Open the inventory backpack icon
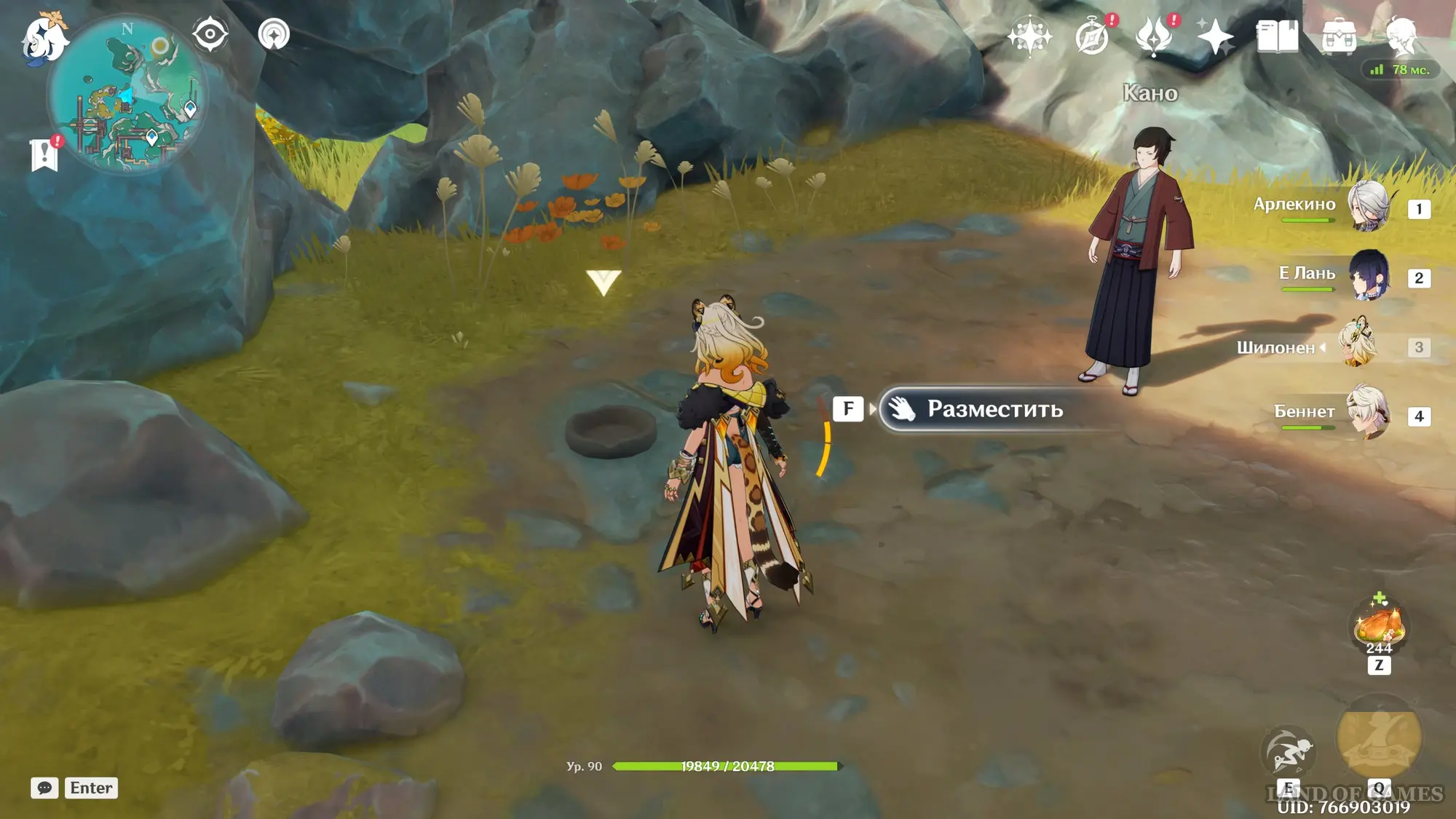The image size is (1456, 819). [1339, 36]
